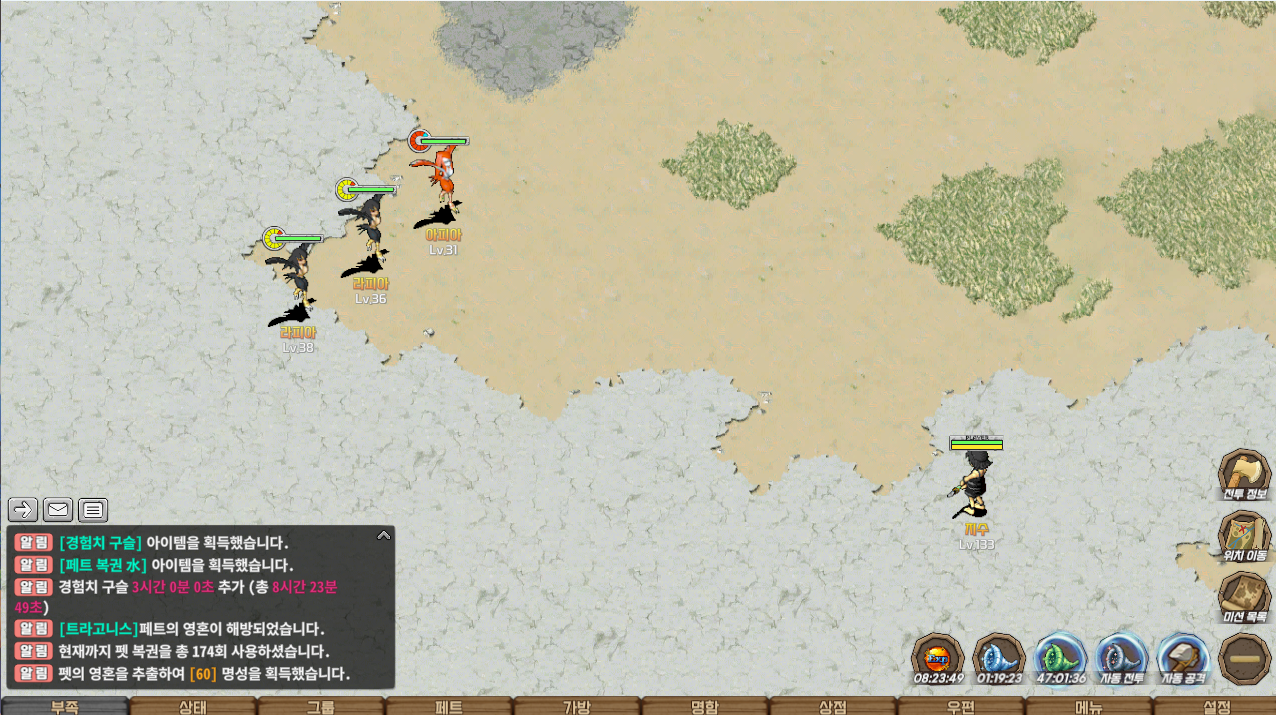This screenshot has width=1276, height=715.
Task: Collapse the round minus button
Action: 1244,659
